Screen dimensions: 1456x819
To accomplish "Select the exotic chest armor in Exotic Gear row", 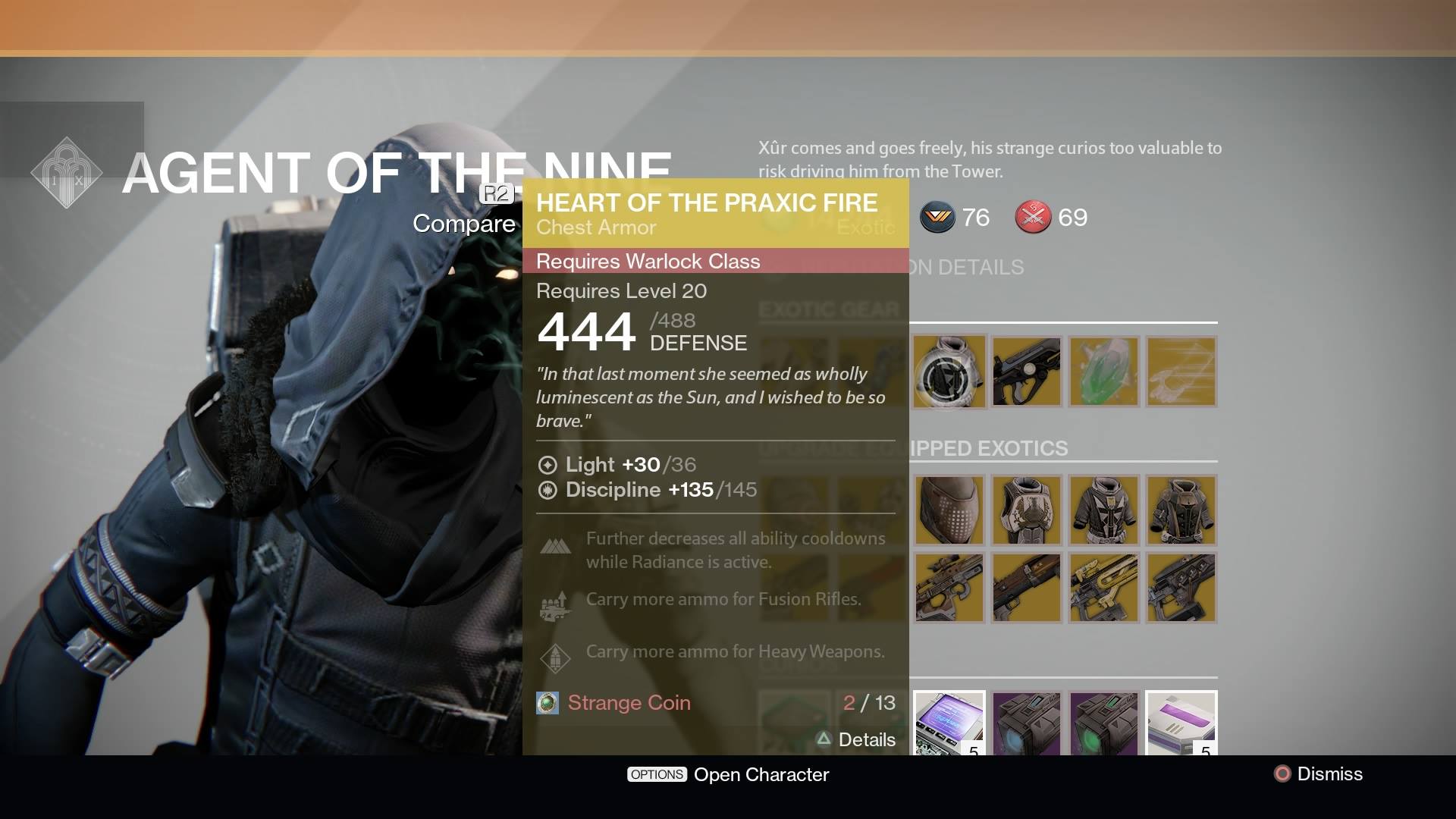I will click(949, 372).
